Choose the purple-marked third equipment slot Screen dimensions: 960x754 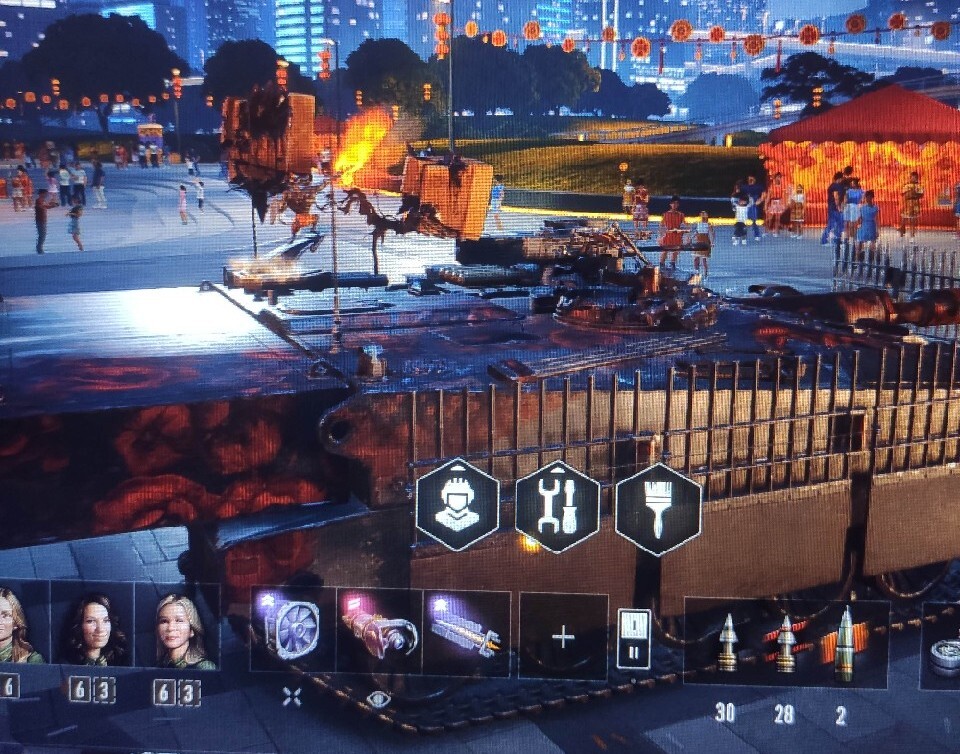pos(466,633)
